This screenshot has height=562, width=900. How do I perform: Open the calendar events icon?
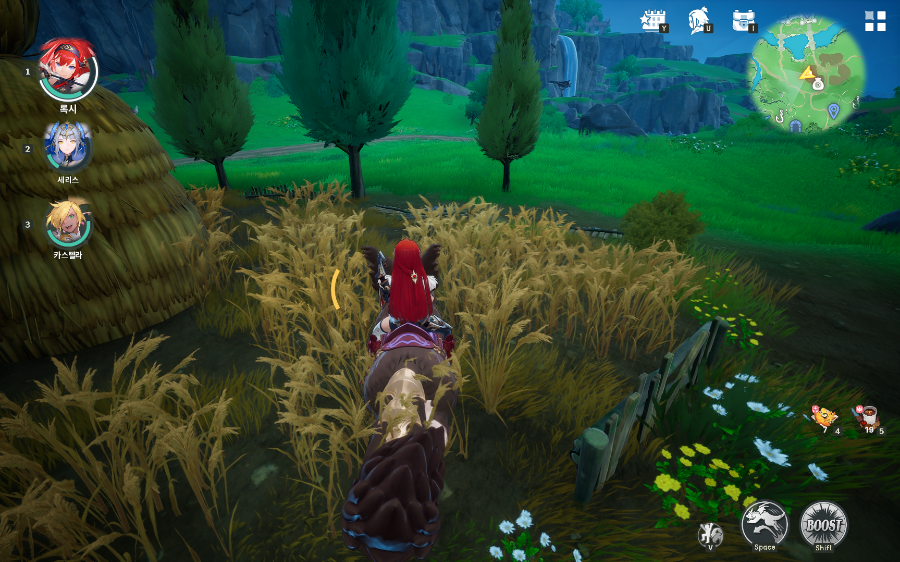pos(654,19)
